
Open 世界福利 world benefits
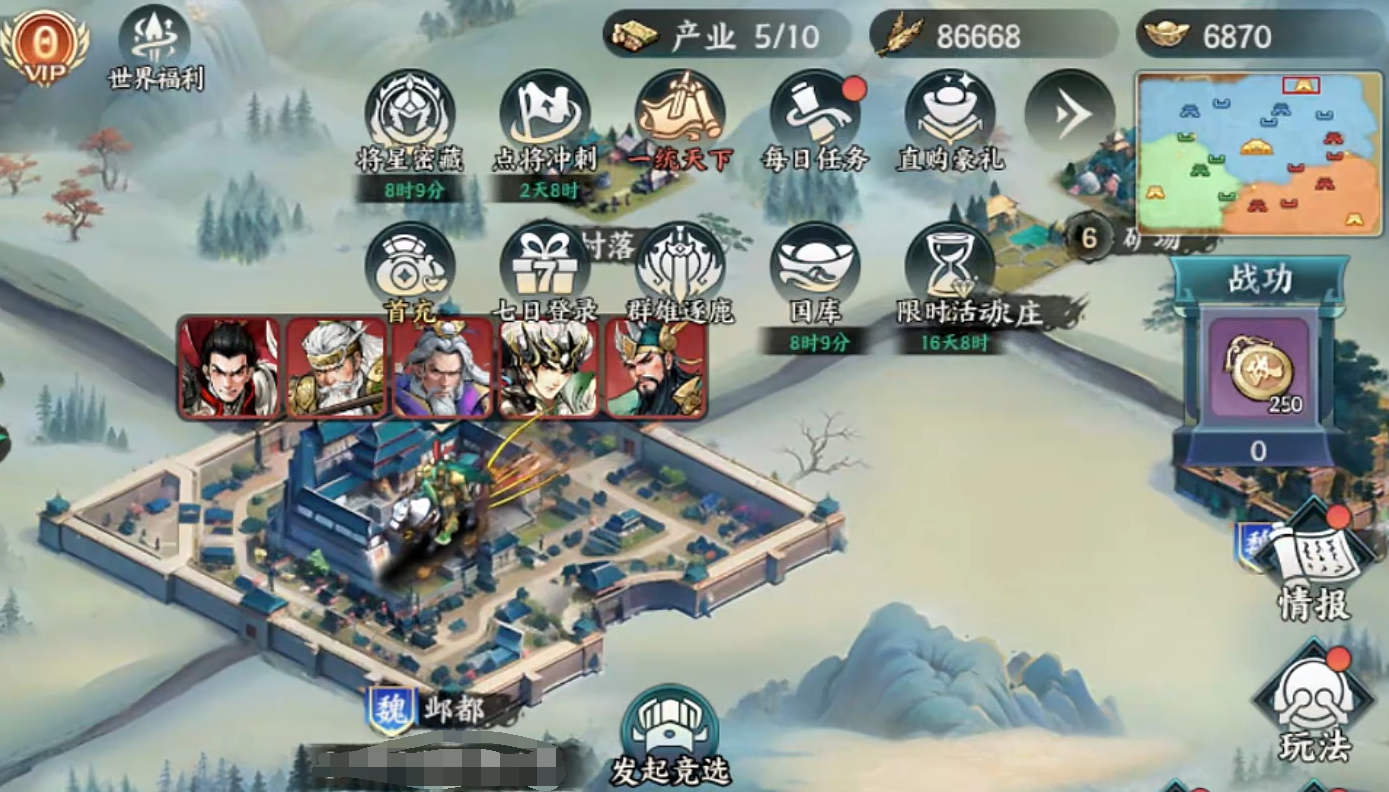point(155,45)
